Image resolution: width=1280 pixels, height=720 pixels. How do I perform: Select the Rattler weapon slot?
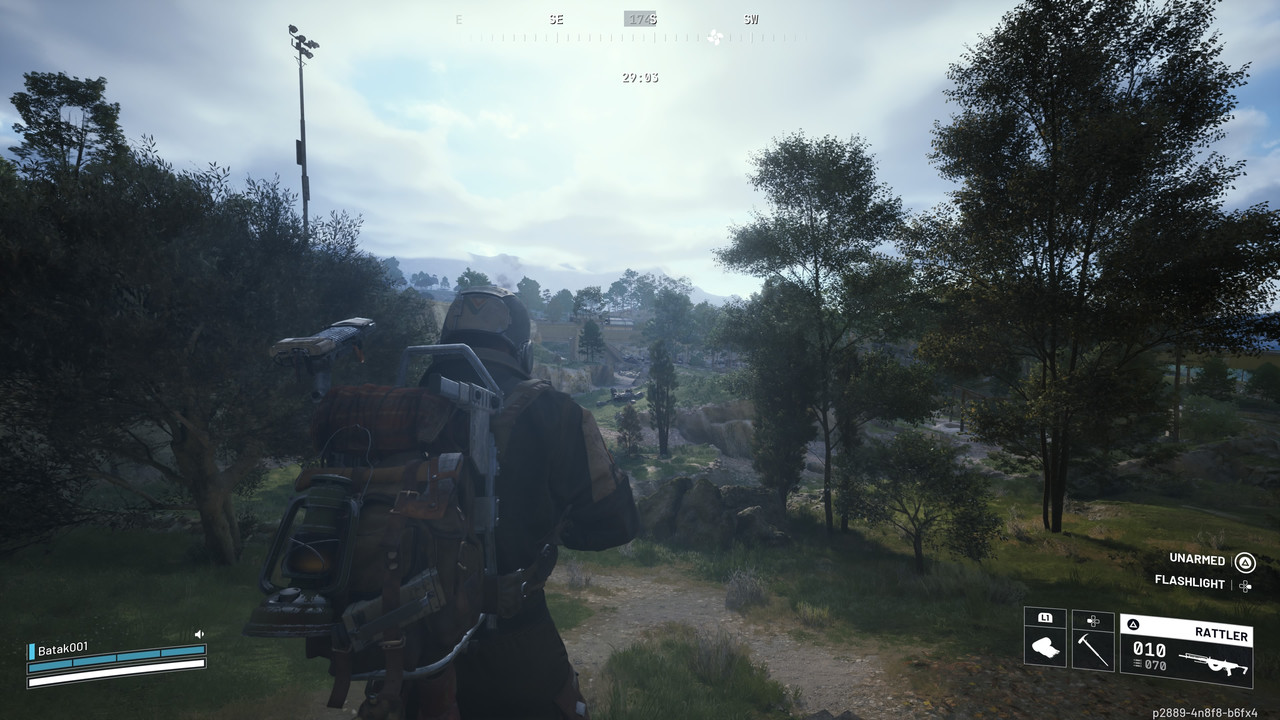[x=1186, y=649]
